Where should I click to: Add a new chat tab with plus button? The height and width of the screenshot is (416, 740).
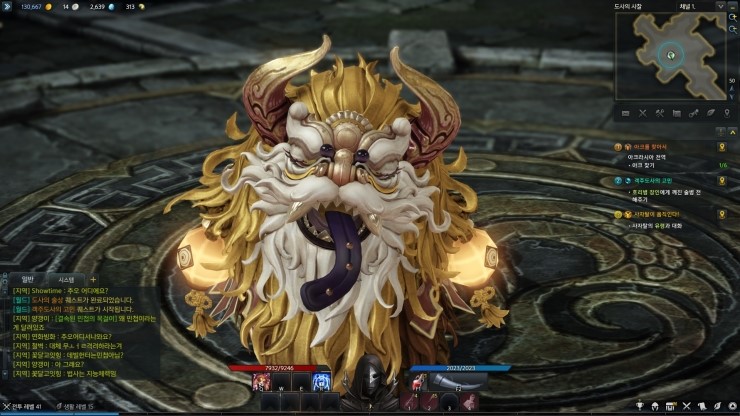pos(93,279)
